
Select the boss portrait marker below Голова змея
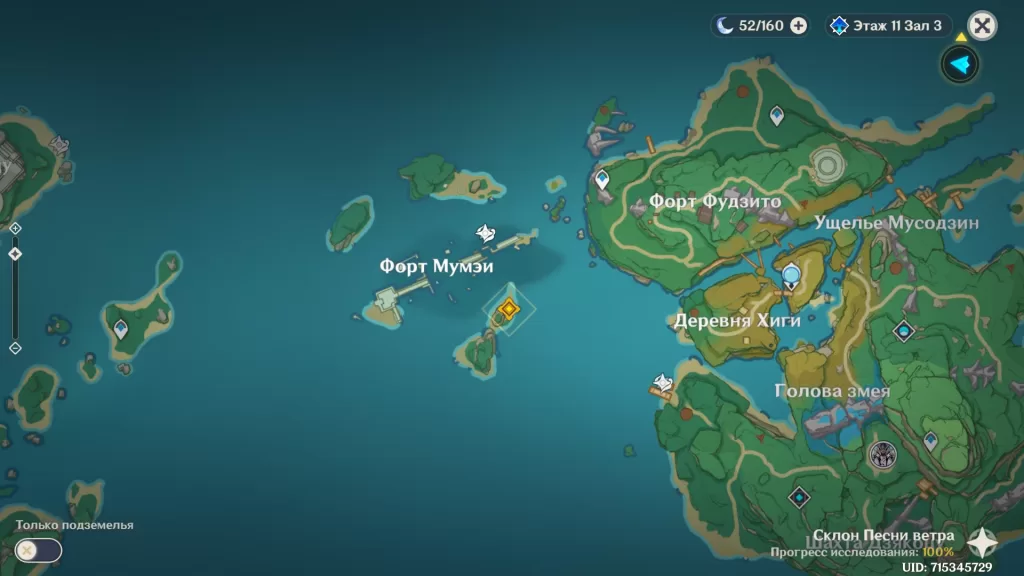coord(882,455)
